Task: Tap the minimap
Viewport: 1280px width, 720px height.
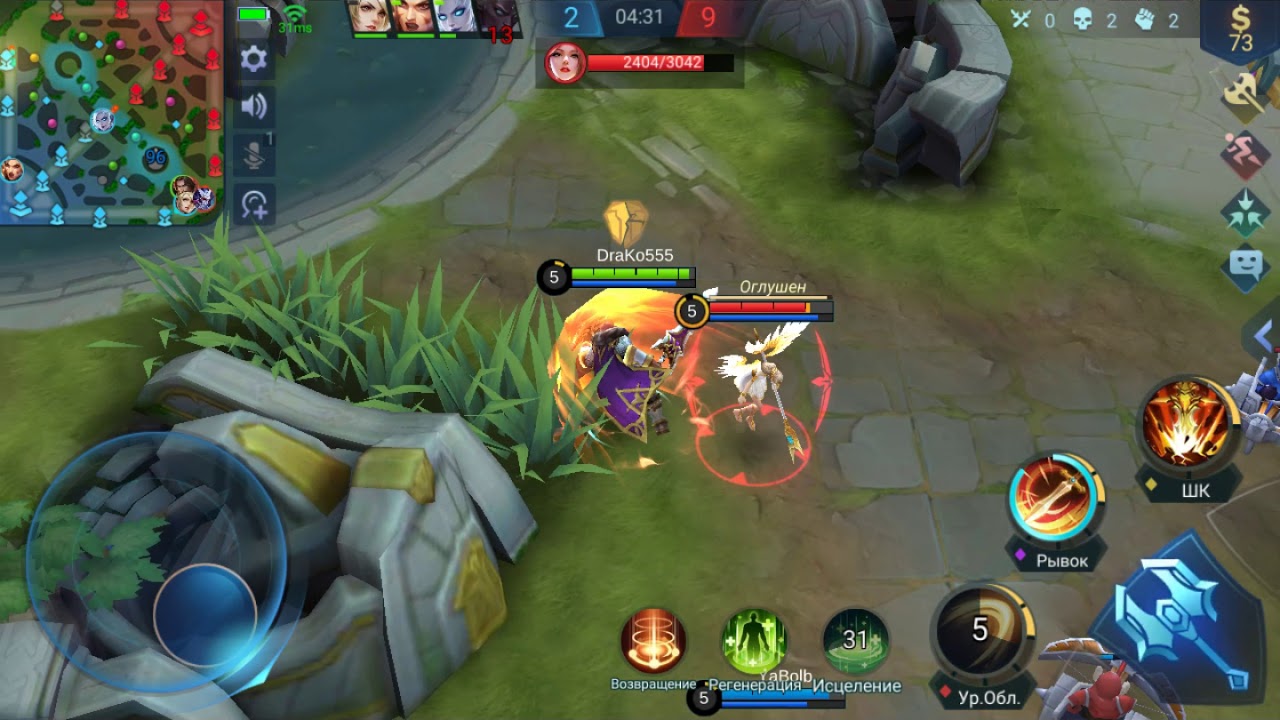Action: (110, 112)
